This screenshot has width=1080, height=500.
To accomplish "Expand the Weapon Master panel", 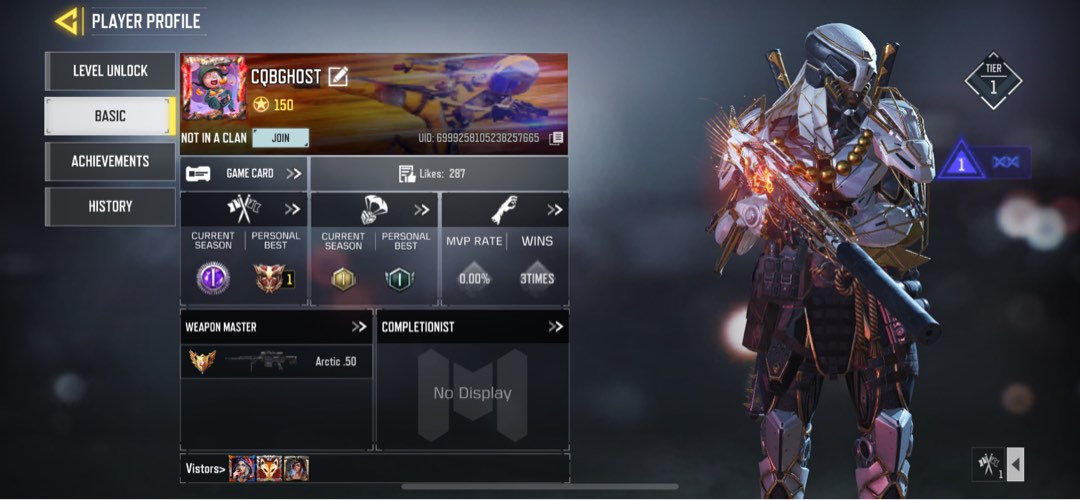I will click(359, 326).
